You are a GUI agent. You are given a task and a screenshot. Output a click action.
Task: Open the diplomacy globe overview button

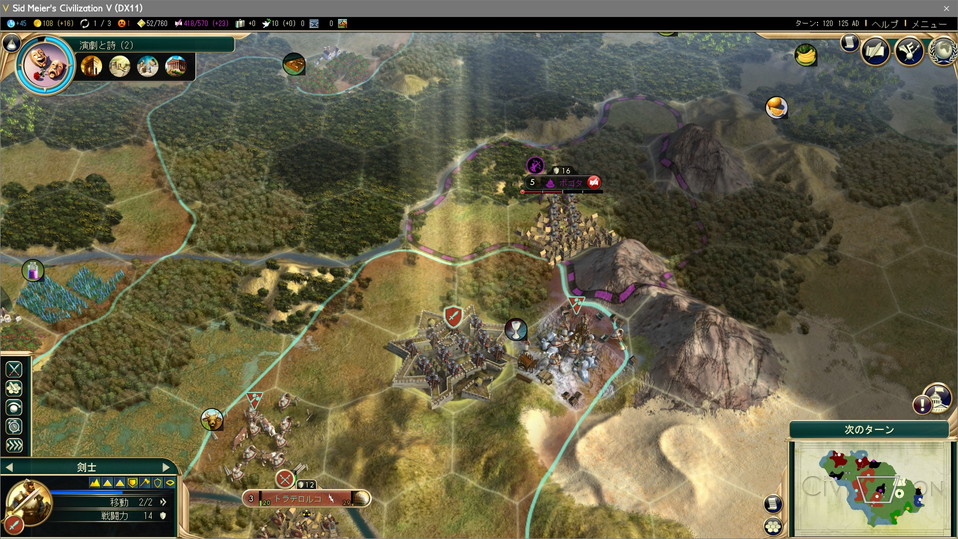pos(941,50)
